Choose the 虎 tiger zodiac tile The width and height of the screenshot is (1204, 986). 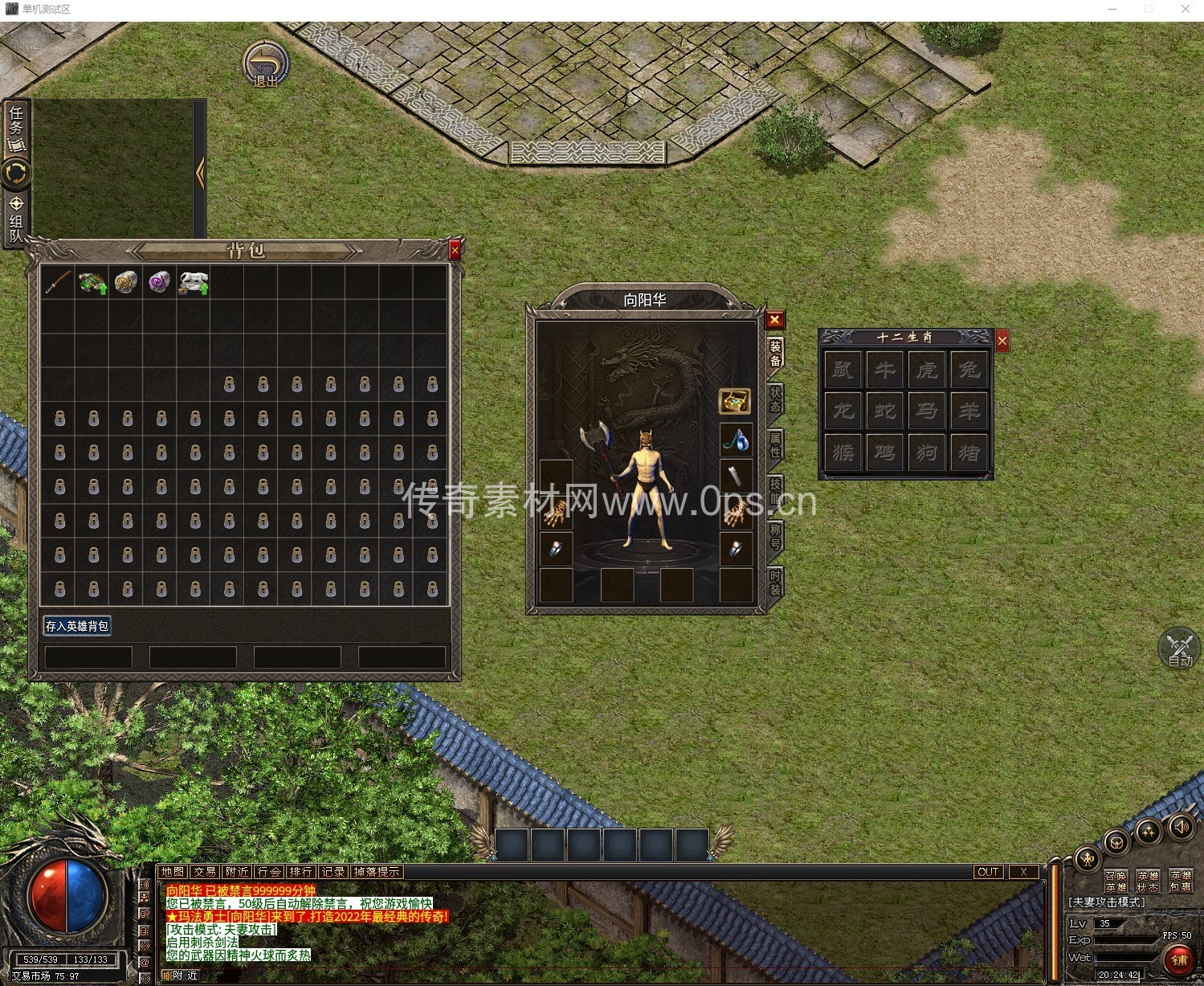coord(927,370)
